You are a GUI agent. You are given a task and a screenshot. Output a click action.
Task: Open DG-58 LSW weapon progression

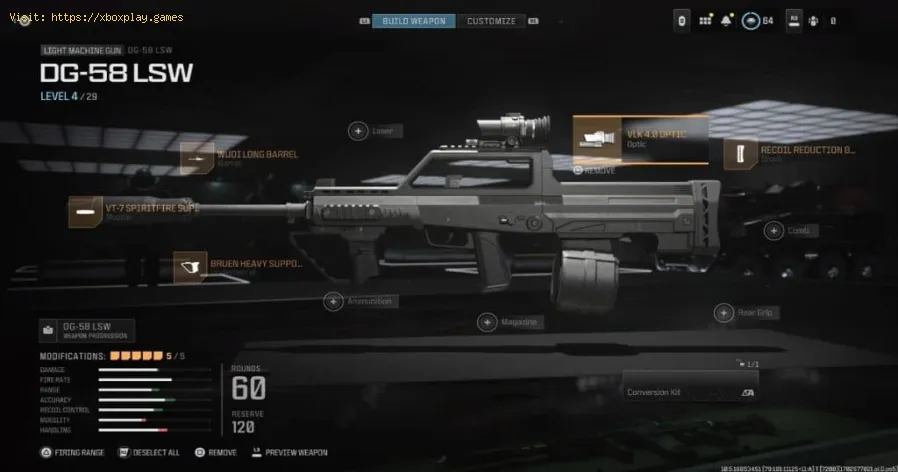coord(87,331)
